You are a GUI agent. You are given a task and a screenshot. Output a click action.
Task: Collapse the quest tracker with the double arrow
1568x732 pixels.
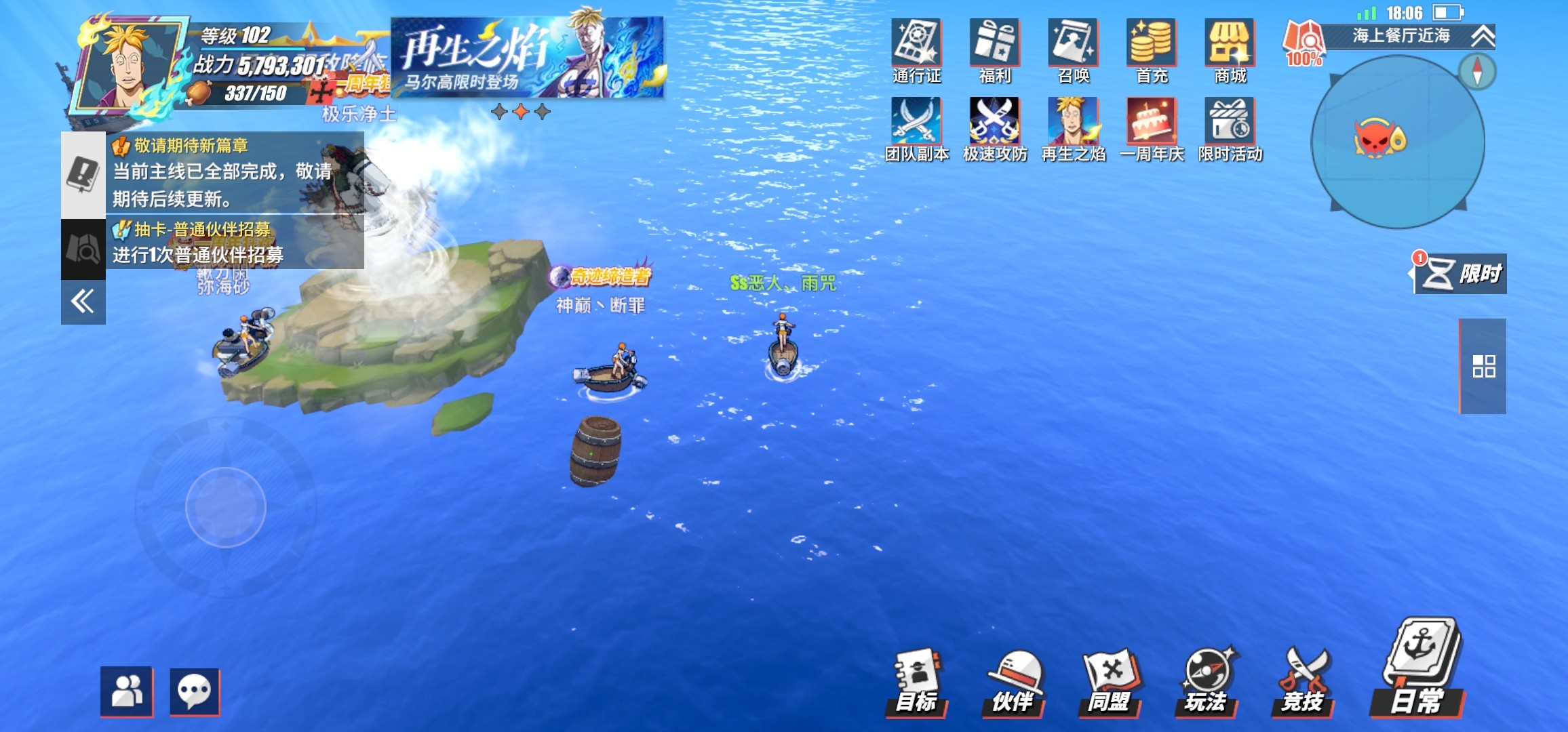83,302
